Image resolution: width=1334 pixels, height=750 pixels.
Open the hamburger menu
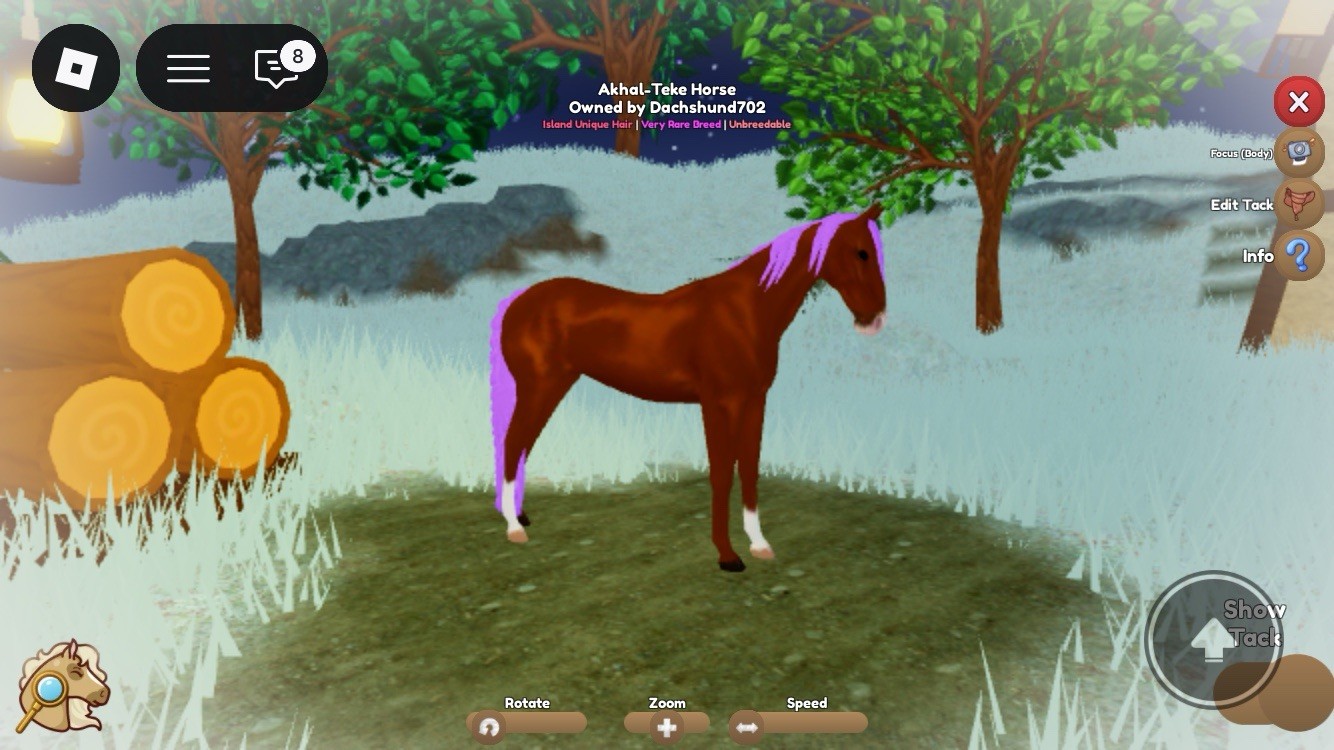(188, 67)
